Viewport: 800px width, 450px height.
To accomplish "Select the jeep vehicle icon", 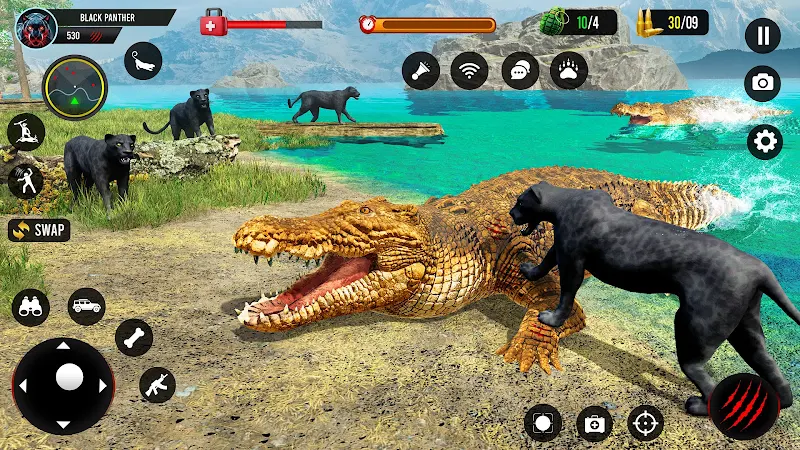I will point(86,307).
